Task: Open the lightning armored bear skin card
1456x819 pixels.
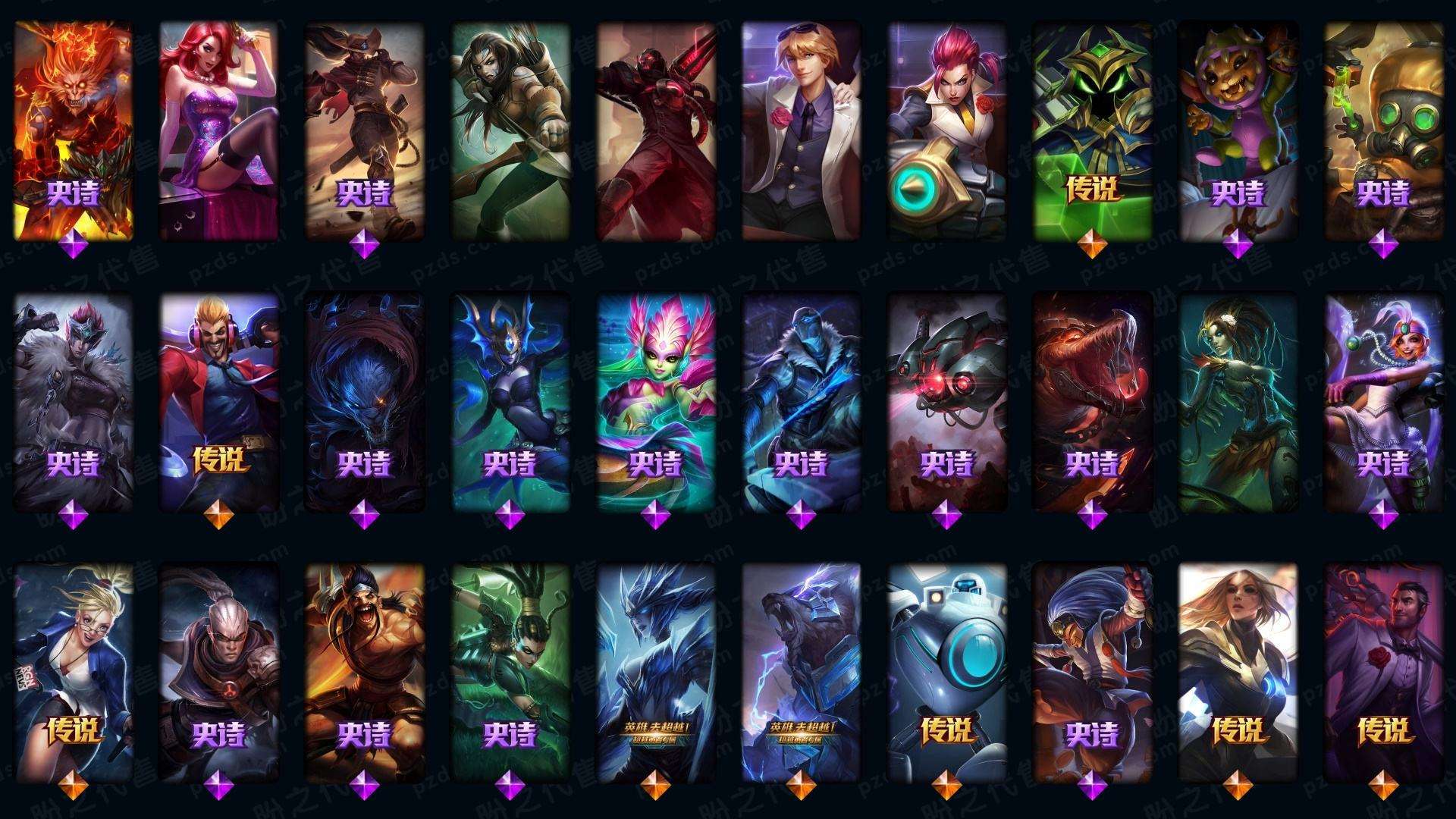Action: (x=801, y=672)
